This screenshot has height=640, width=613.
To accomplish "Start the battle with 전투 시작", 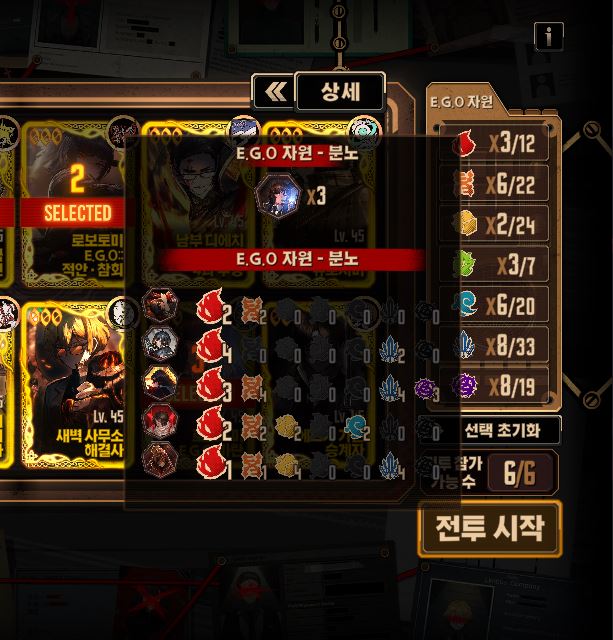I will coord(490,529).
